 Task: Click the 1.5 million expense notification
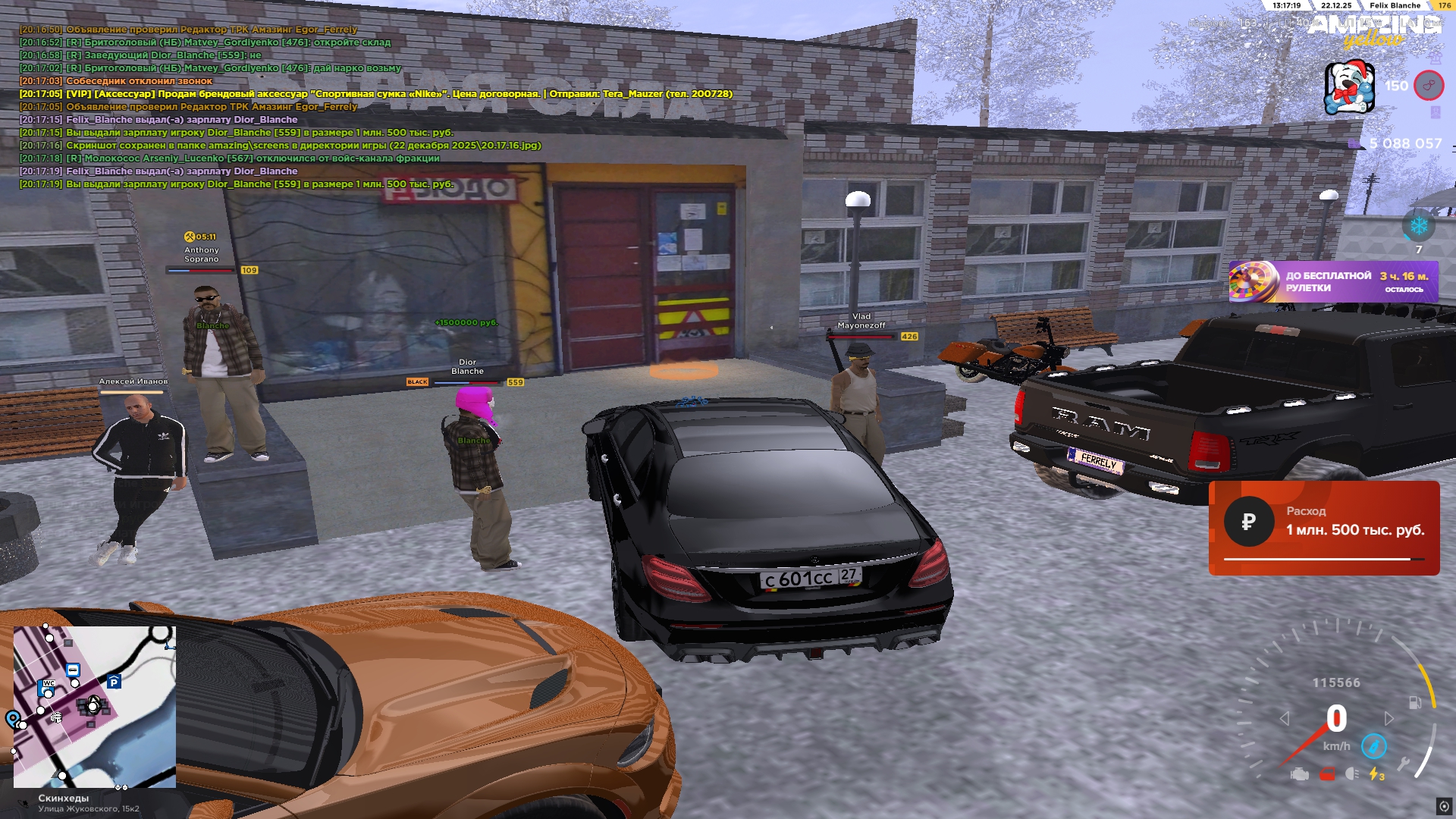pos(1323,528)
